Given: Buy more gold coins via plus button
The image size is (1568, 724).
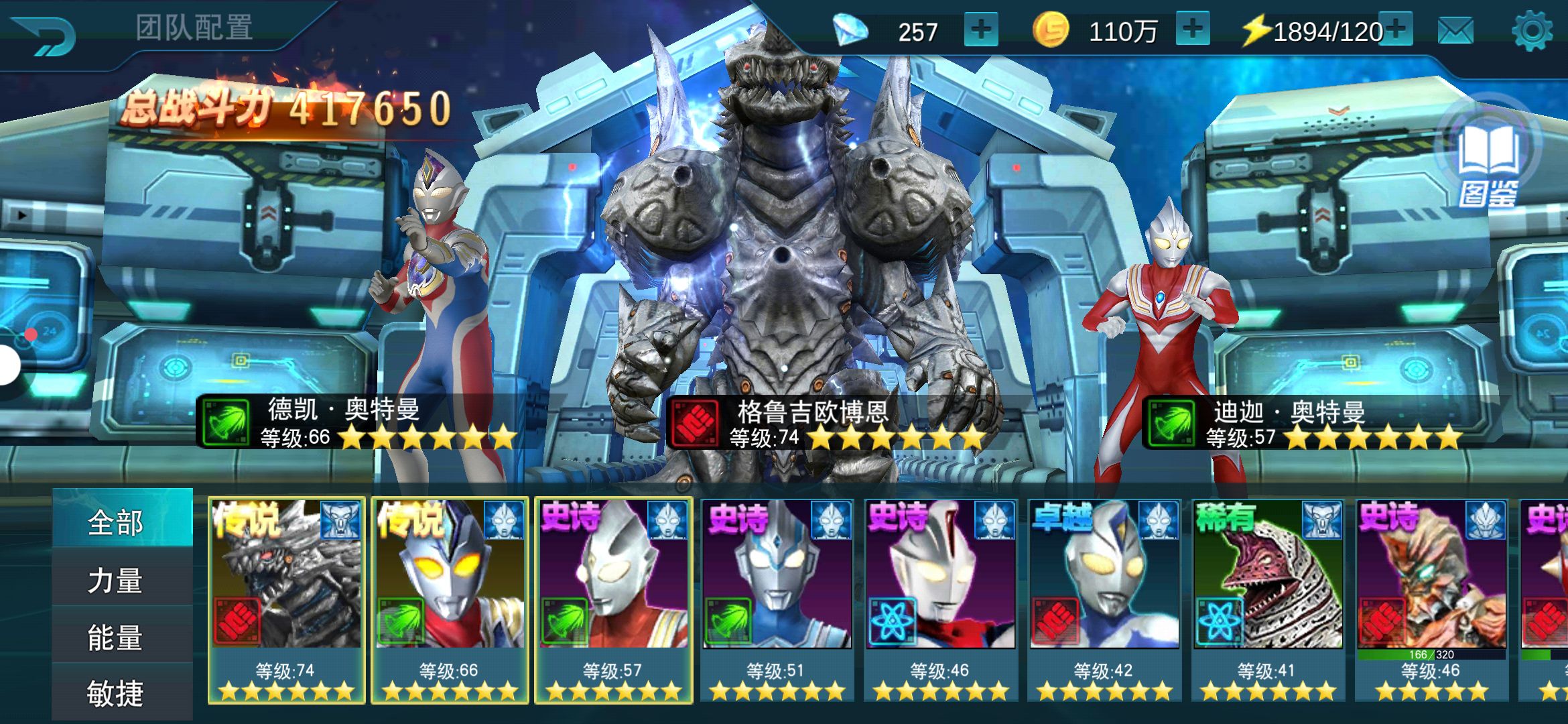Looking at the screenshot, I should 1192,30.
